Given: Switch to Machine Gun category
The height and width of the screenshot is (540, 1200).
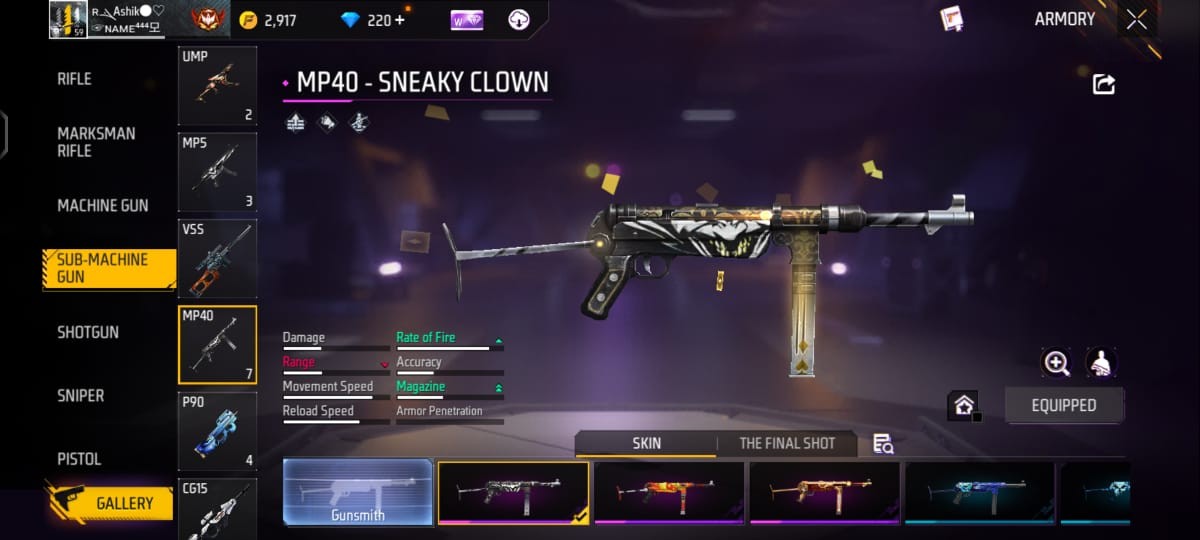Looking at the screenshot, I should [x=102, y=206].
